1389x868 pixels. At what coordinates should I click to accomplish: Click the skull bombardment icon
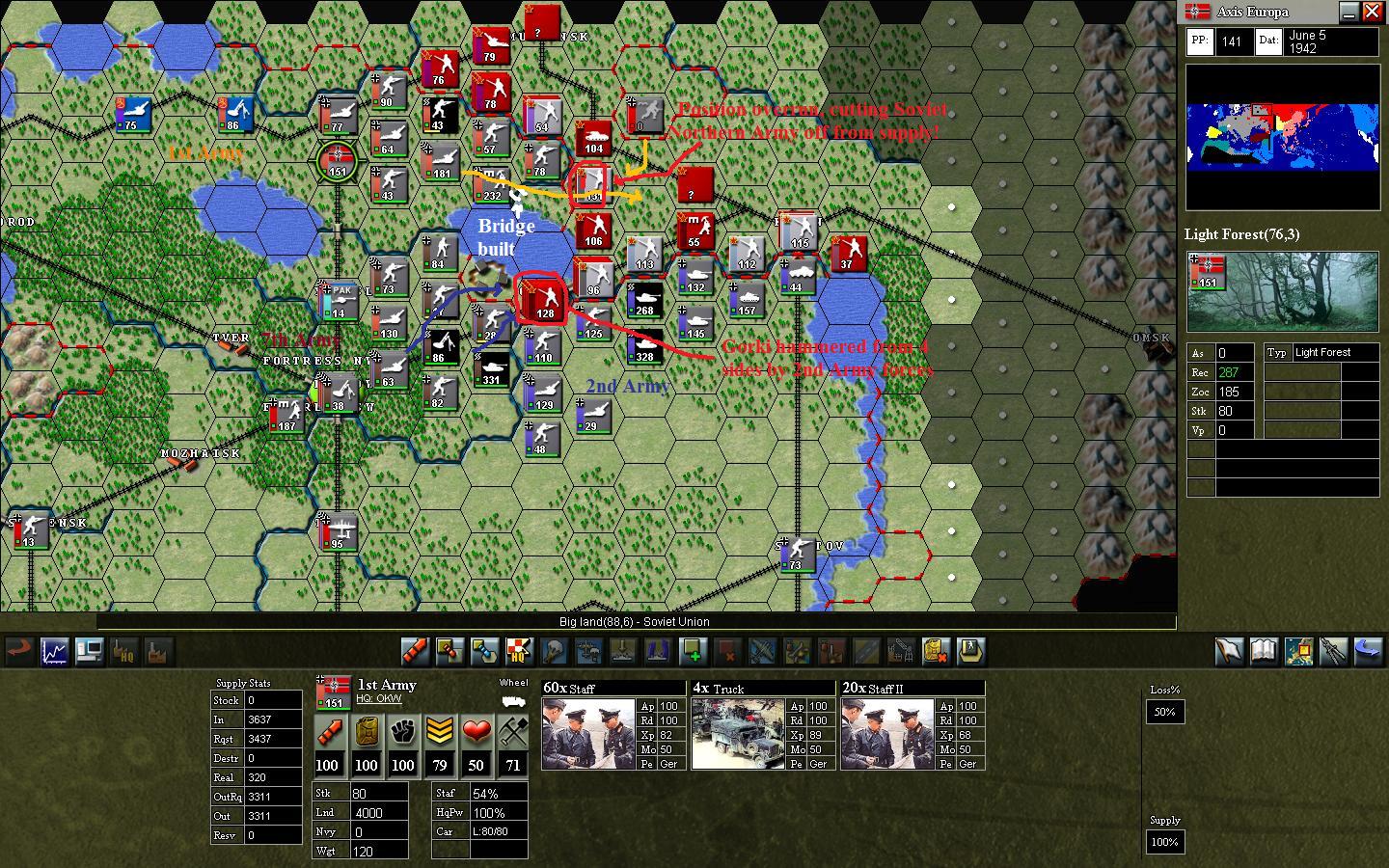point(553,652)
